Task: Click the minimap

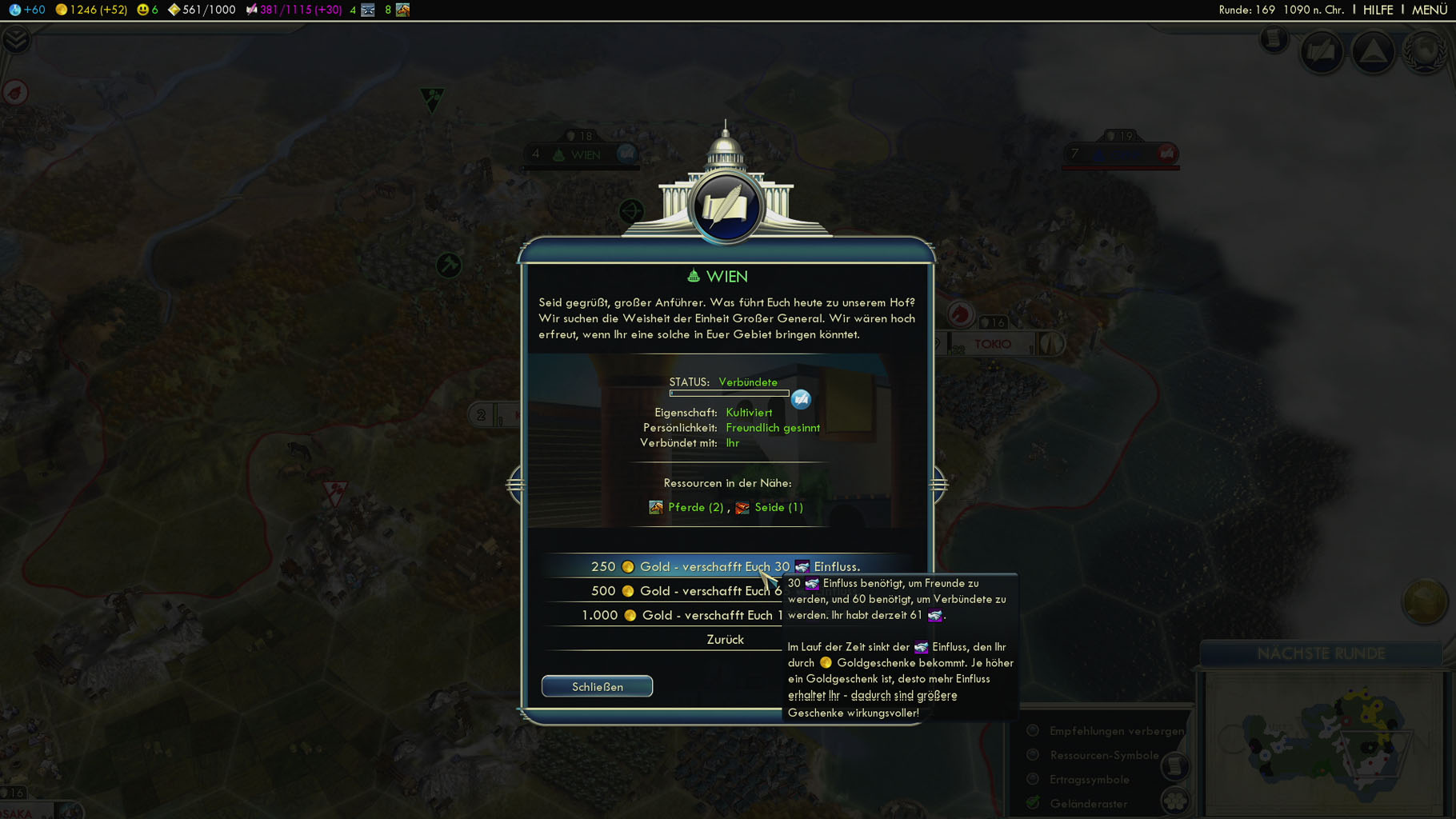Action: click(x=1324, y=744)
